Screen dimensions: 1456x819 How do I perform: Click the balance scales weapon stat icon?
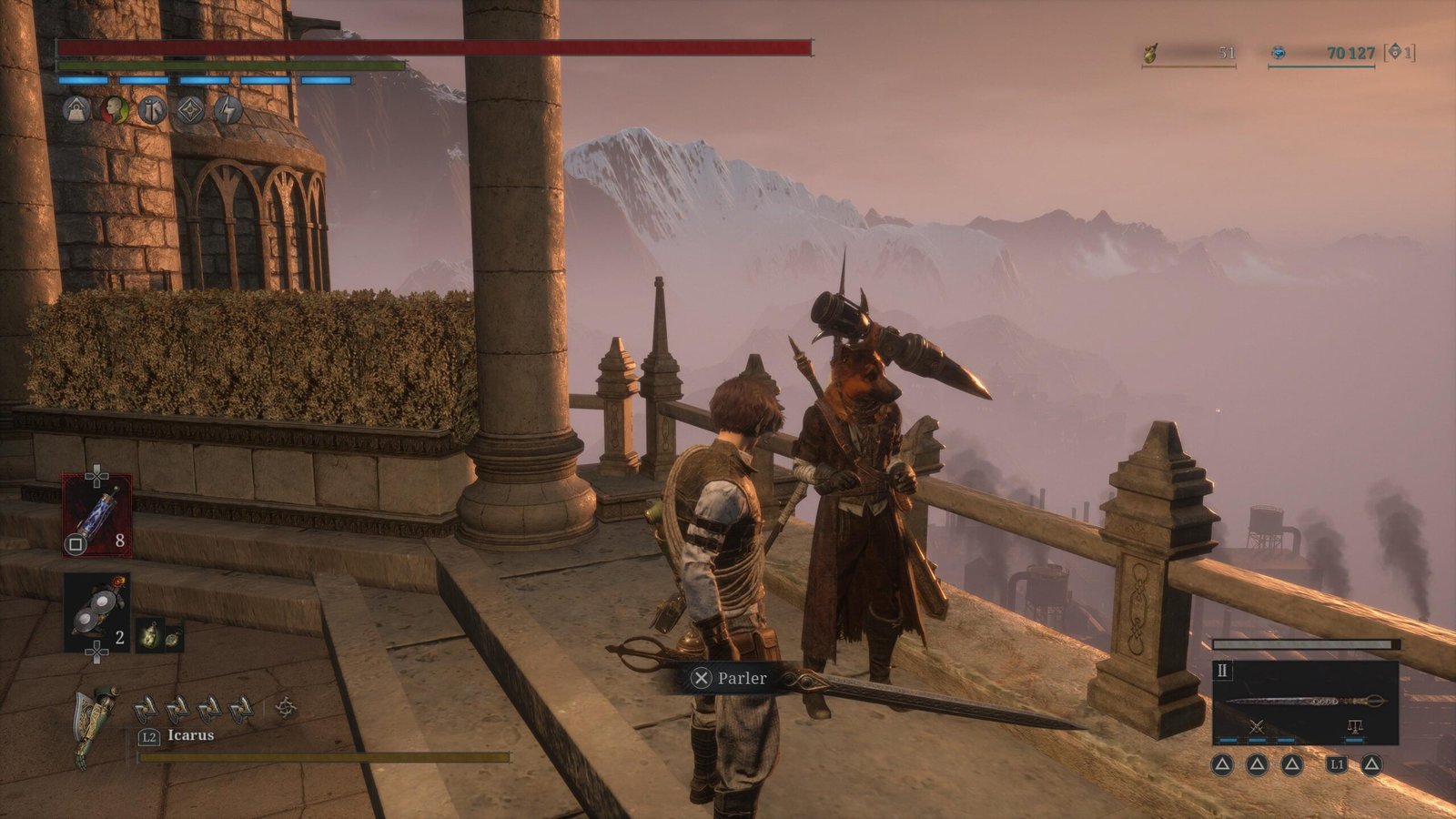pyautogui.click(x=1354, y=726)
